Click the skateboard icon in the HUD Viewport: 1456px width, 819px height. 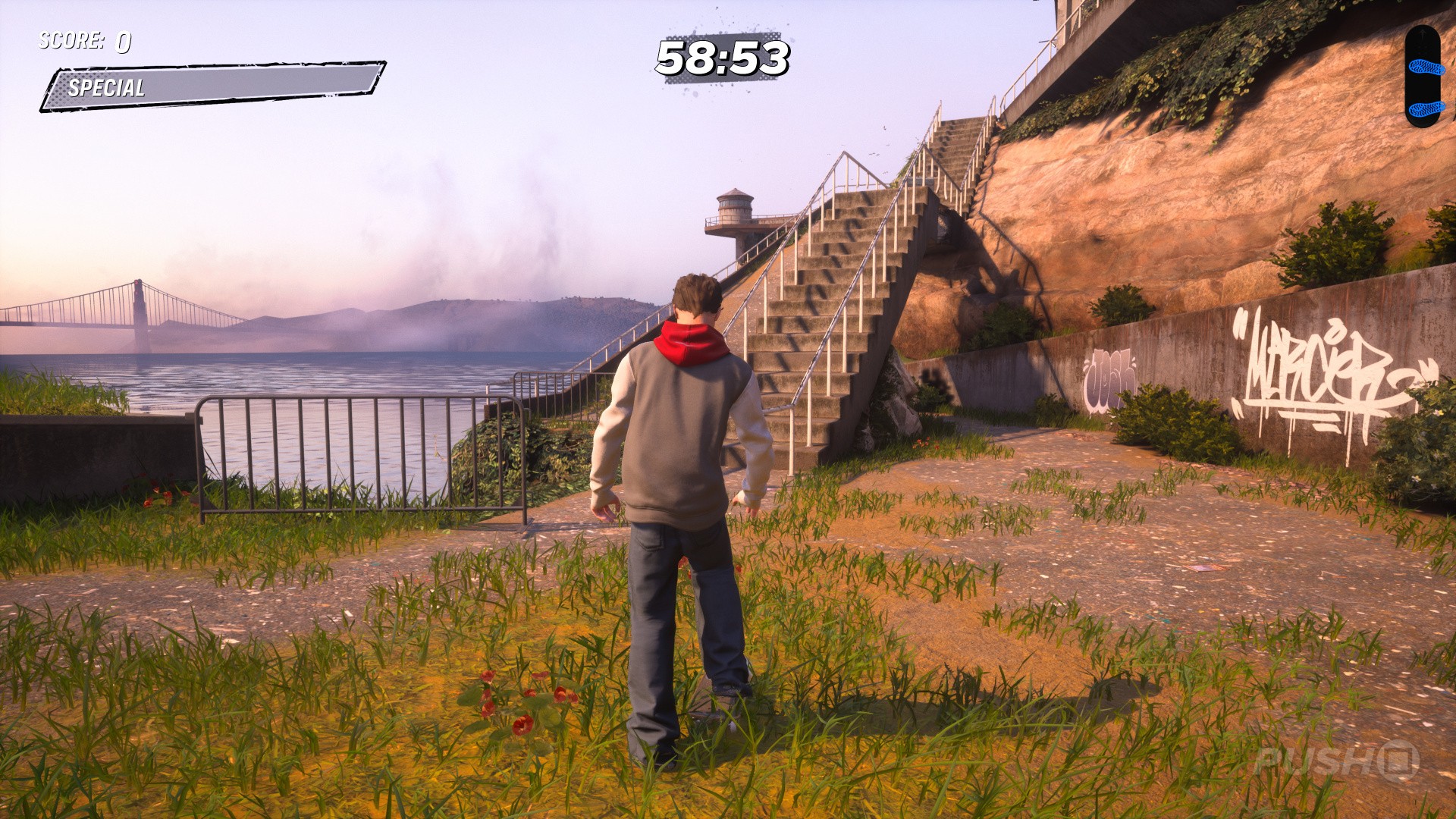tap(1422, 76)
